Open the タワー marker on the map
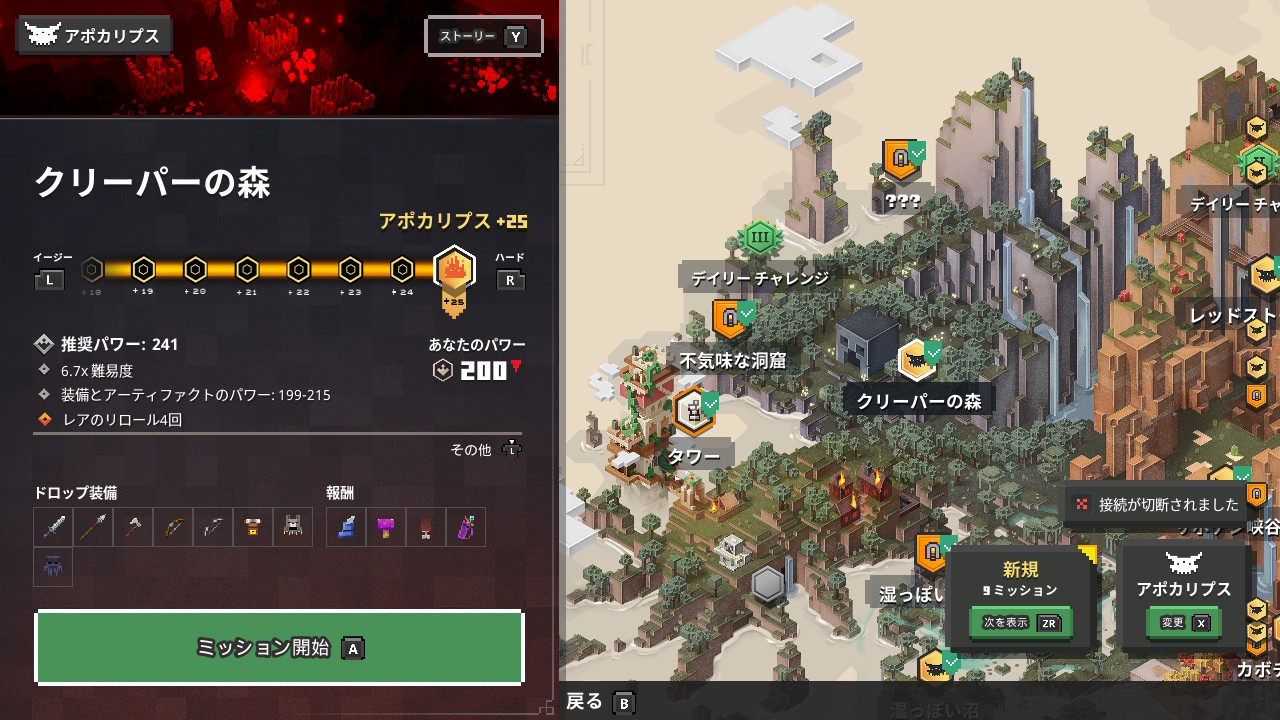Screen dimensions: 1280x720 [x=692, y=412]
